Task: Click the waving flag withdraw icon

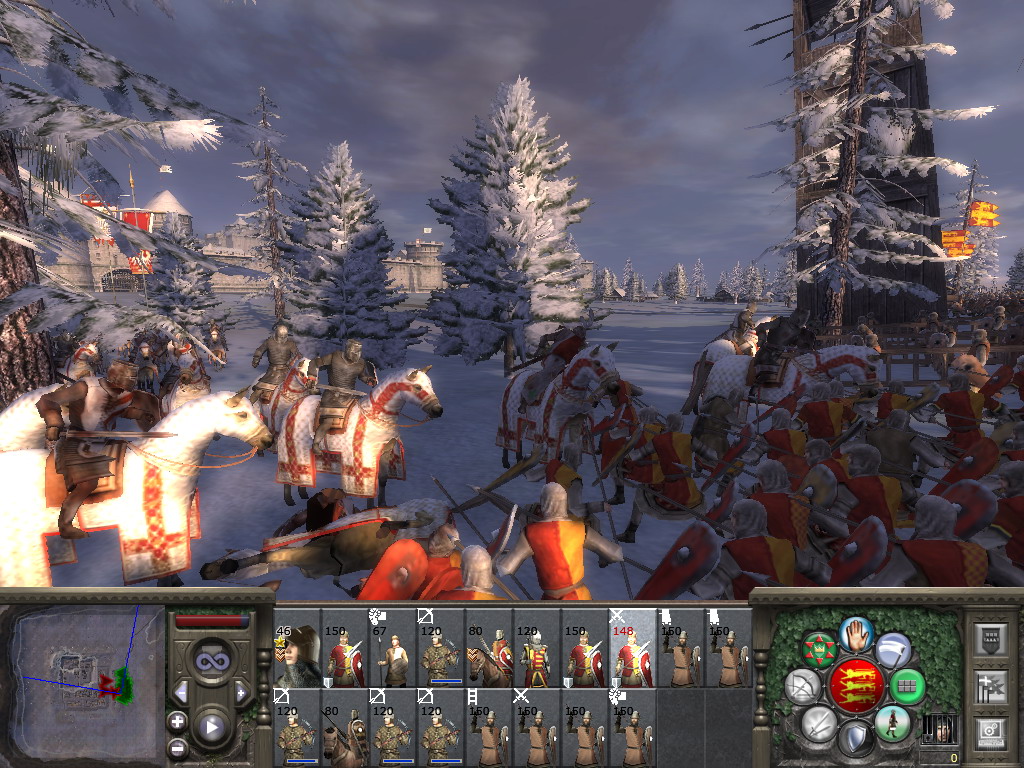Action: (892, 649)
